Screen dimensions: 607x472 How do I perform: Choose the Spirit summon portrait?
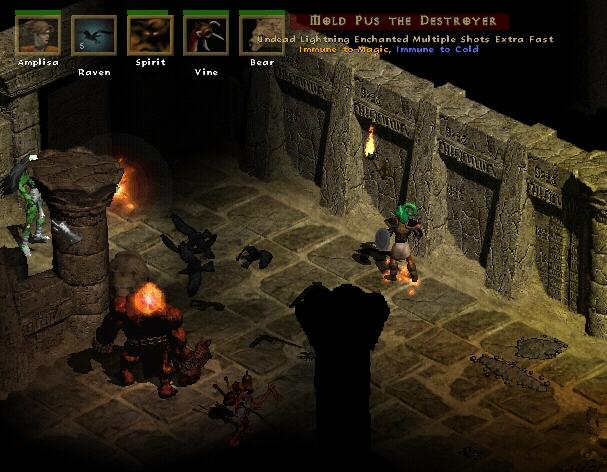coord(150,33)
